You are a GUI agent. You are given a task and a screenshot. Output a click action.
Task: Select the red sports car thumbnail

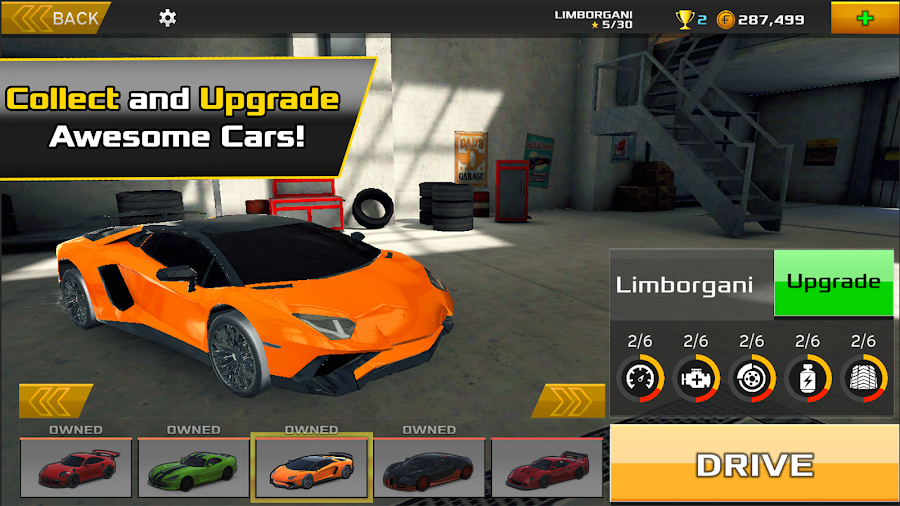point(76,467)
